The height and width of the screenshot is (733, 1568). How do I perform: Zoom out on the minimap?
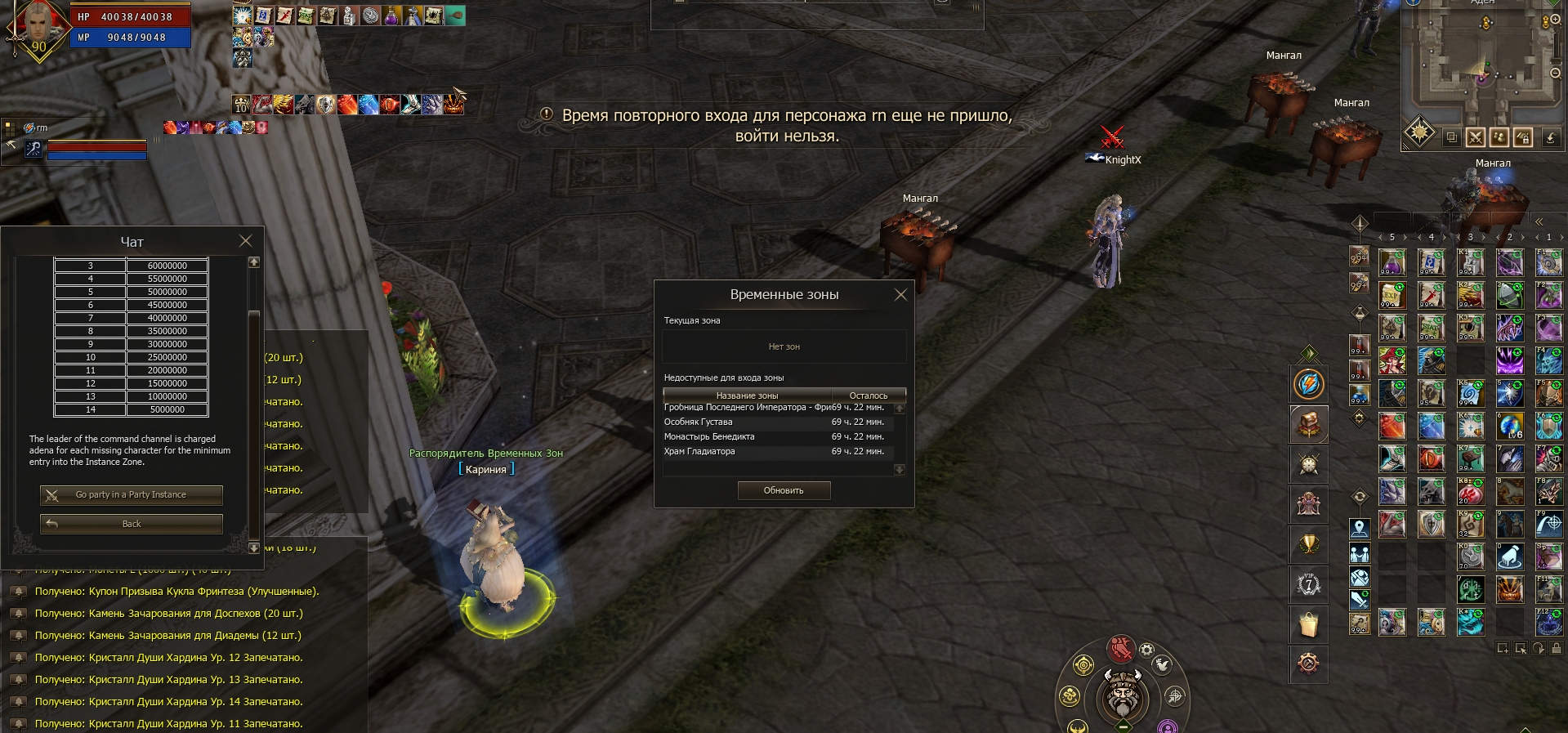[x=1556, y=74]
